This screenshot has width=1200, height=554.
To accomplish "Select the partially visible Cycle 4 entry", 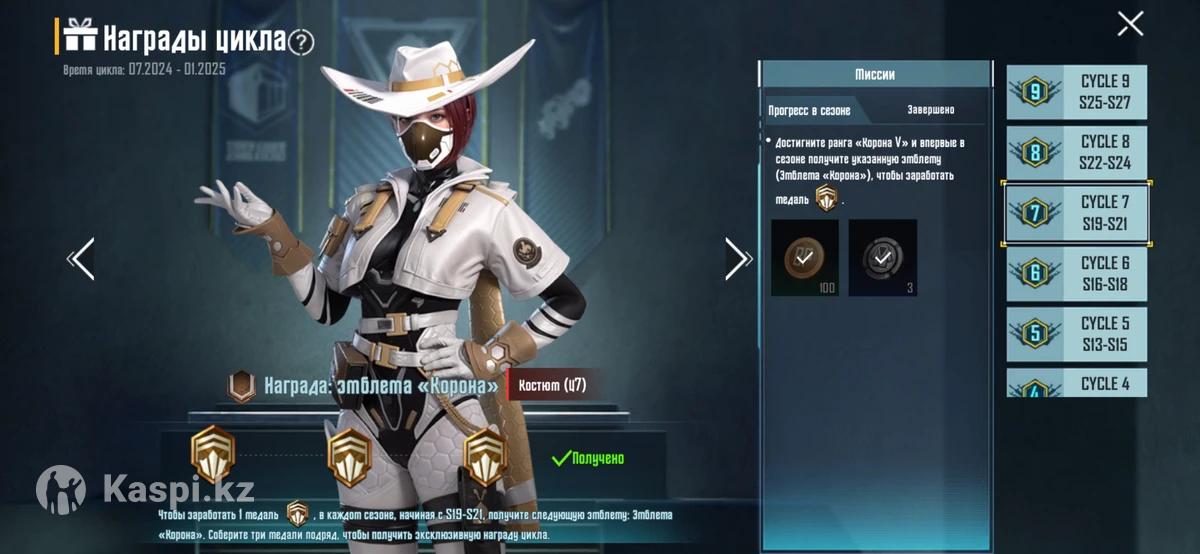I will [1077, 383].
